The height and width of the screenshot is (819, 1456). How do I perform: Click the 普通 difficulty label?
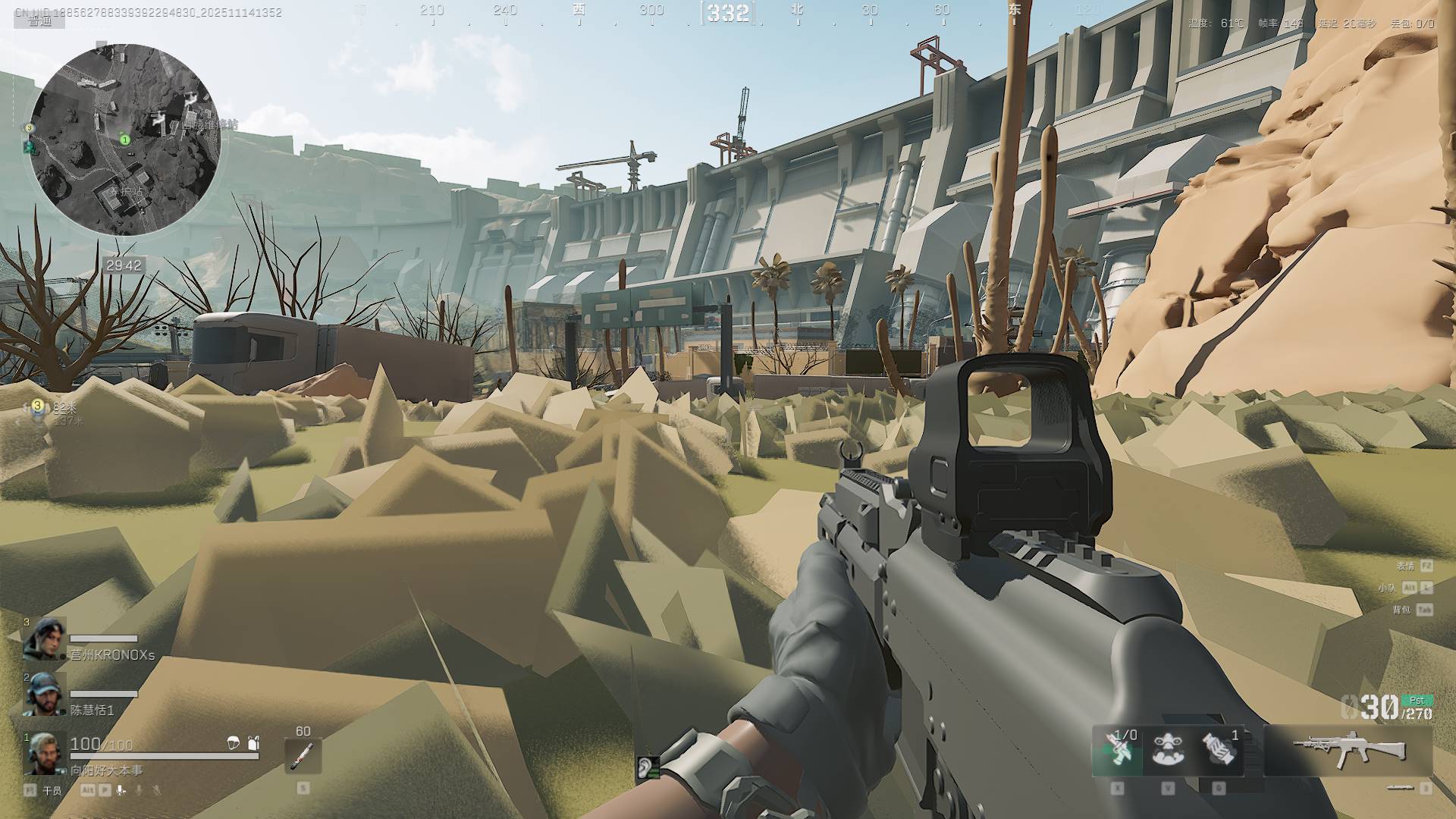click(x=40, y=21)
